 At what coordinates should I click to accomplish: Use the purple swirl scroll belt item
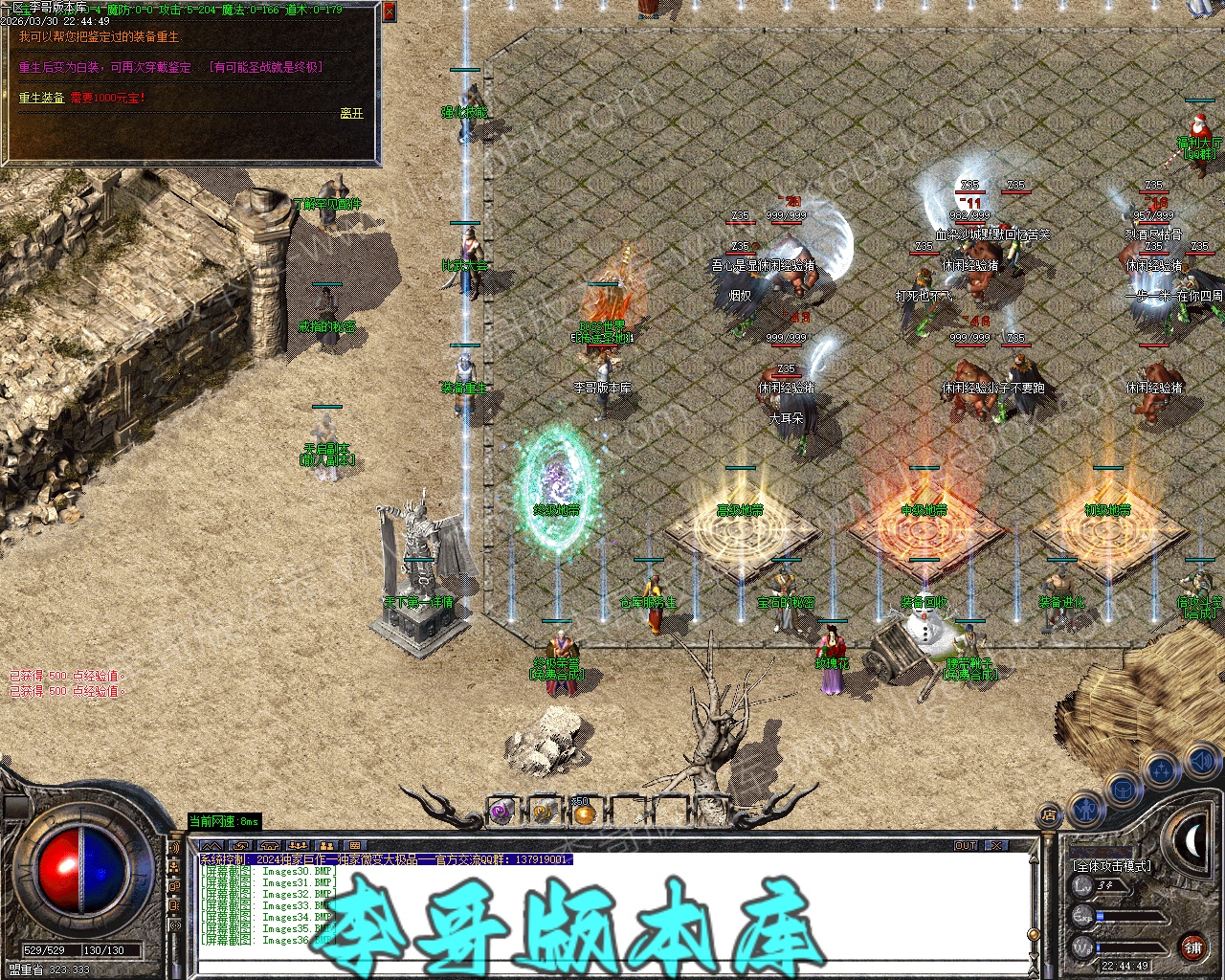[501, 813]
